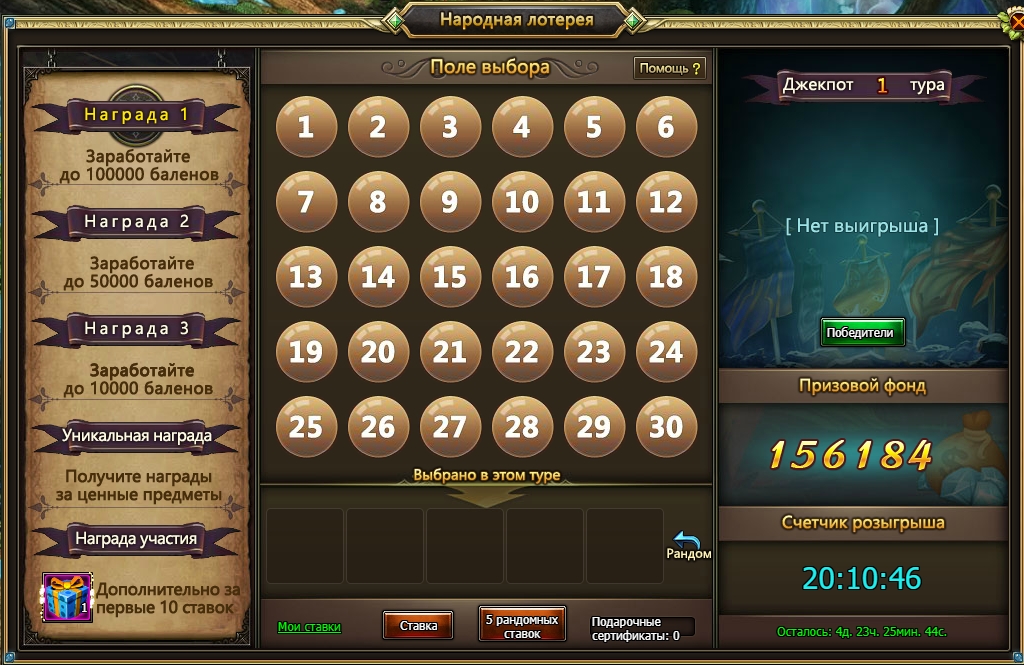Choose number ball 12

click(665, 201)
